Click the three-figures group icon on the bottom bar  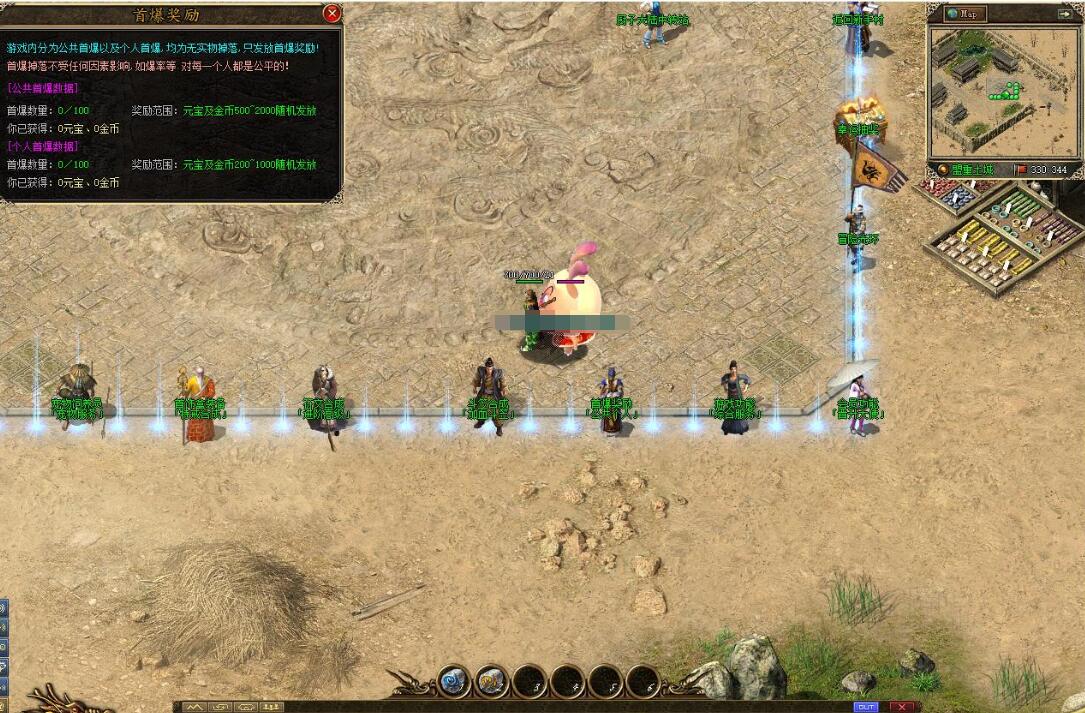(270, 707)
